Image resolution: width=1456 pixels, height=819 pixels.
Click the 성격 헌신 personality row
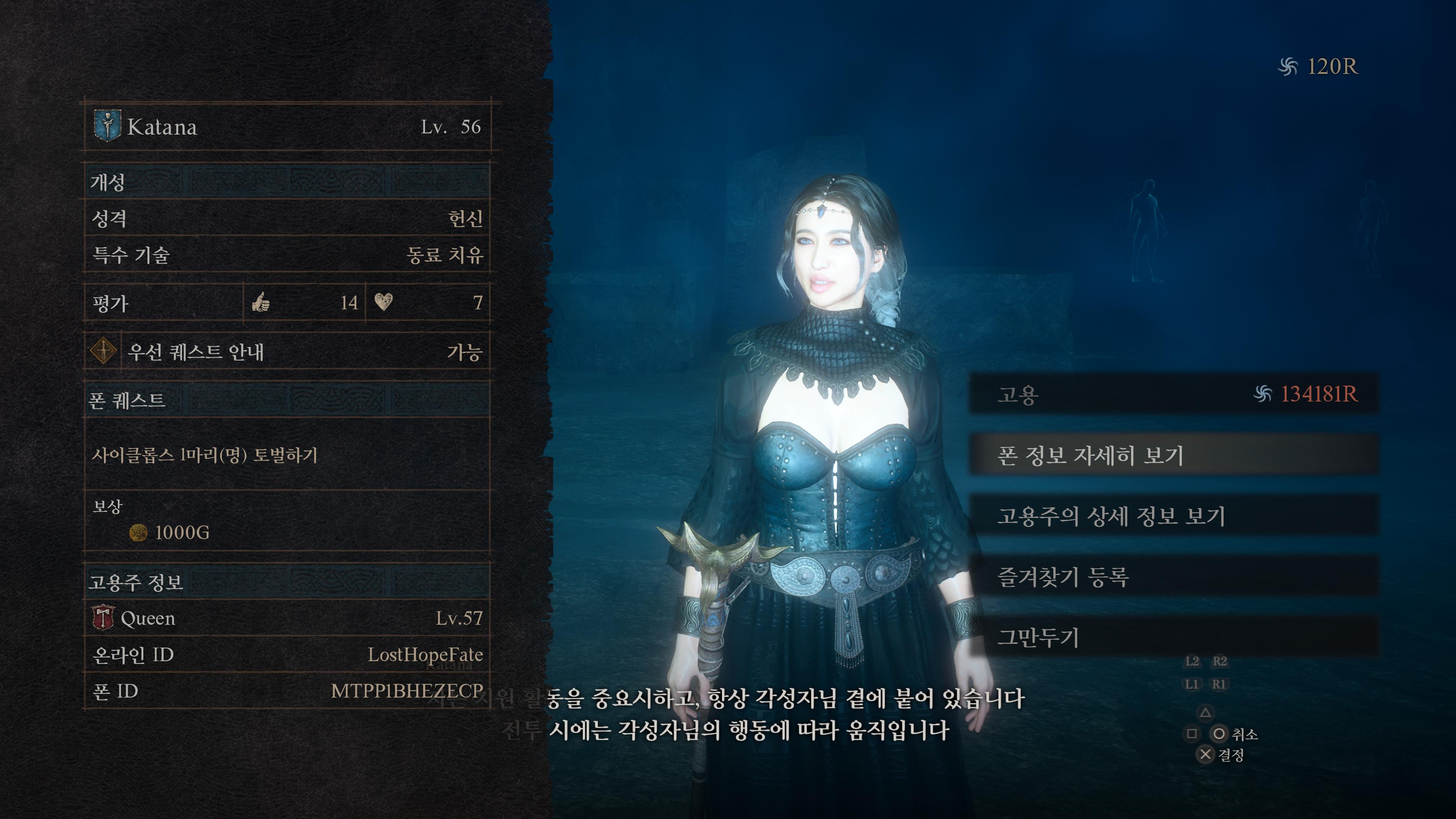click(x=287, y=218)
